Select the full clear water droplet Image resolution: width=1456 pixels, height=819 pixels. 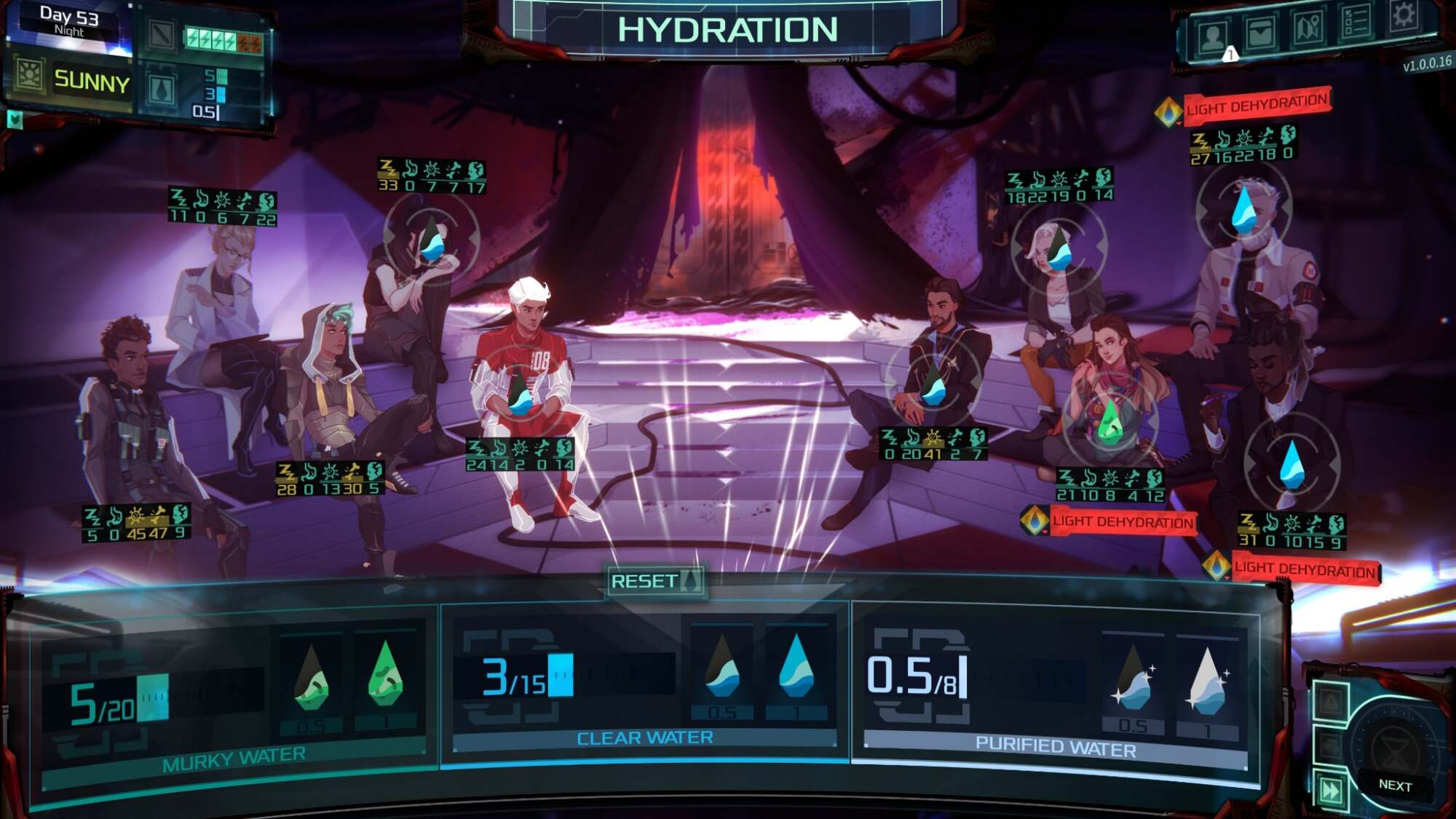click(x=796, y=665)
